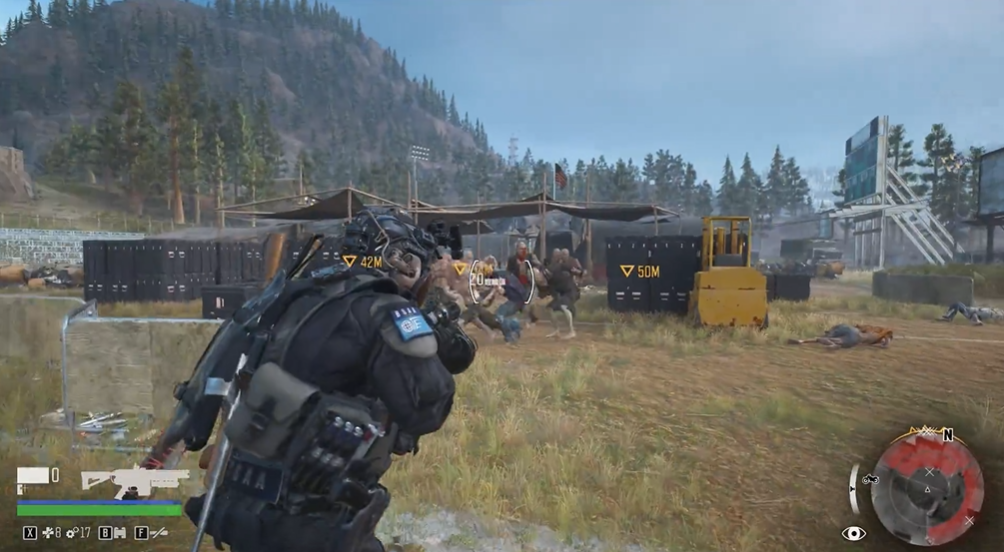Image resolution: width=1004 pixels, height=552 pixels.
Task: Click the medkit crafting icon
Action: click(46, 533)
